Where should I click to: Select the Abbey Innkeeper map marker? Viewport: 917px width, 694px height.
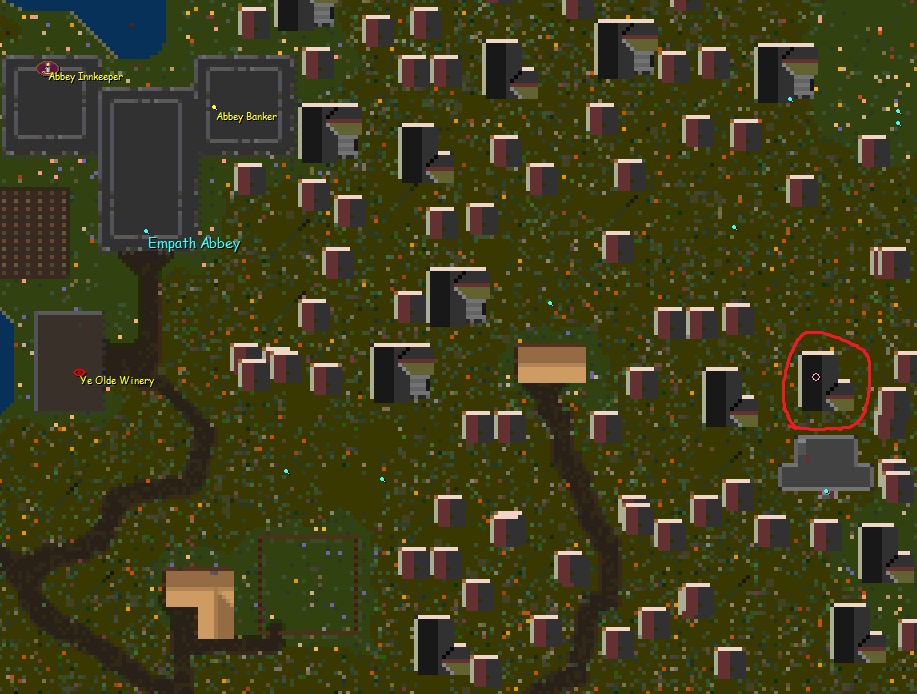click(46, 68)
